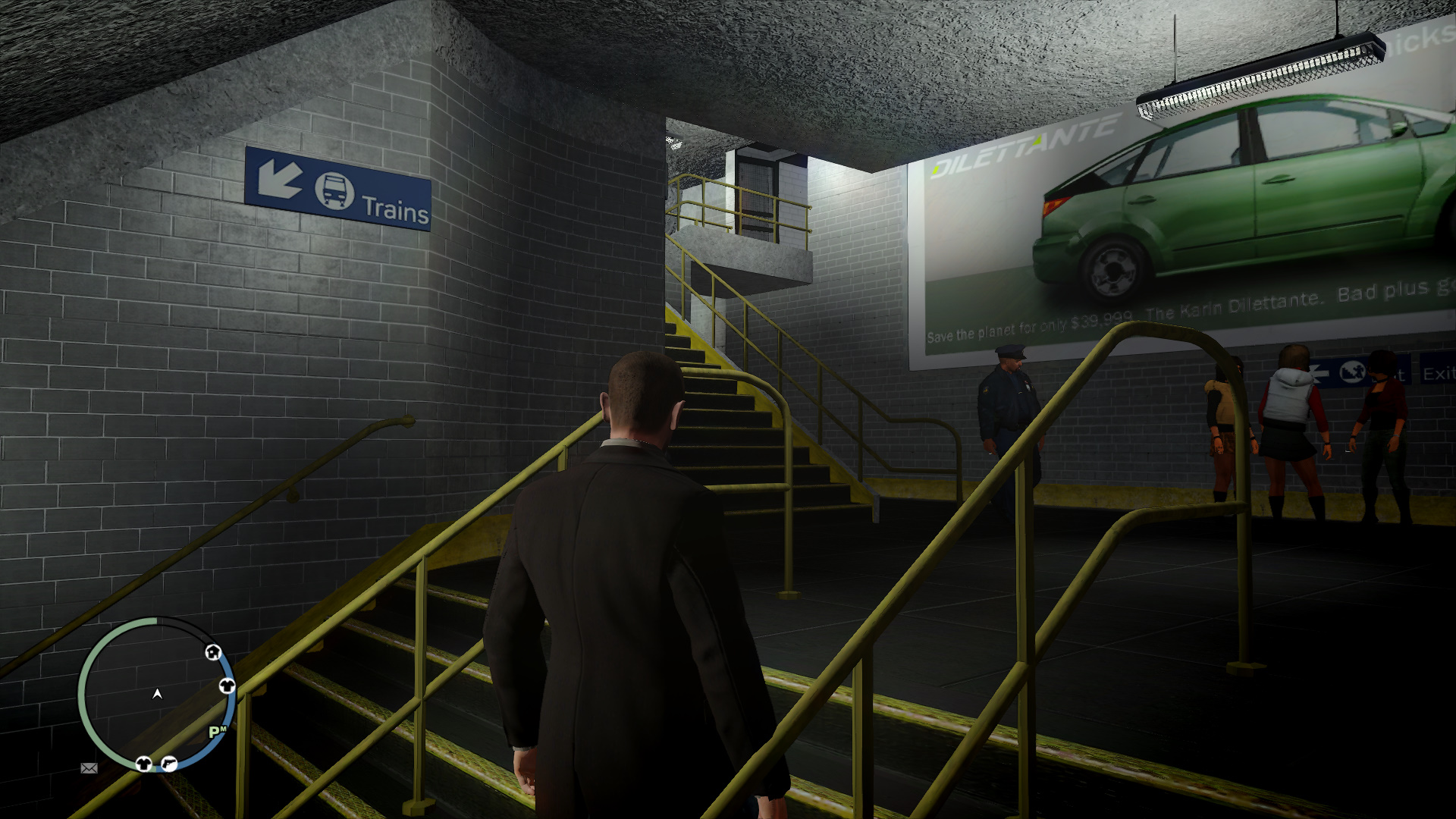1456x819 pixels.
Task: Click the t-shirt blip beside the pistol blip
Action: click(x=143, y=763)
